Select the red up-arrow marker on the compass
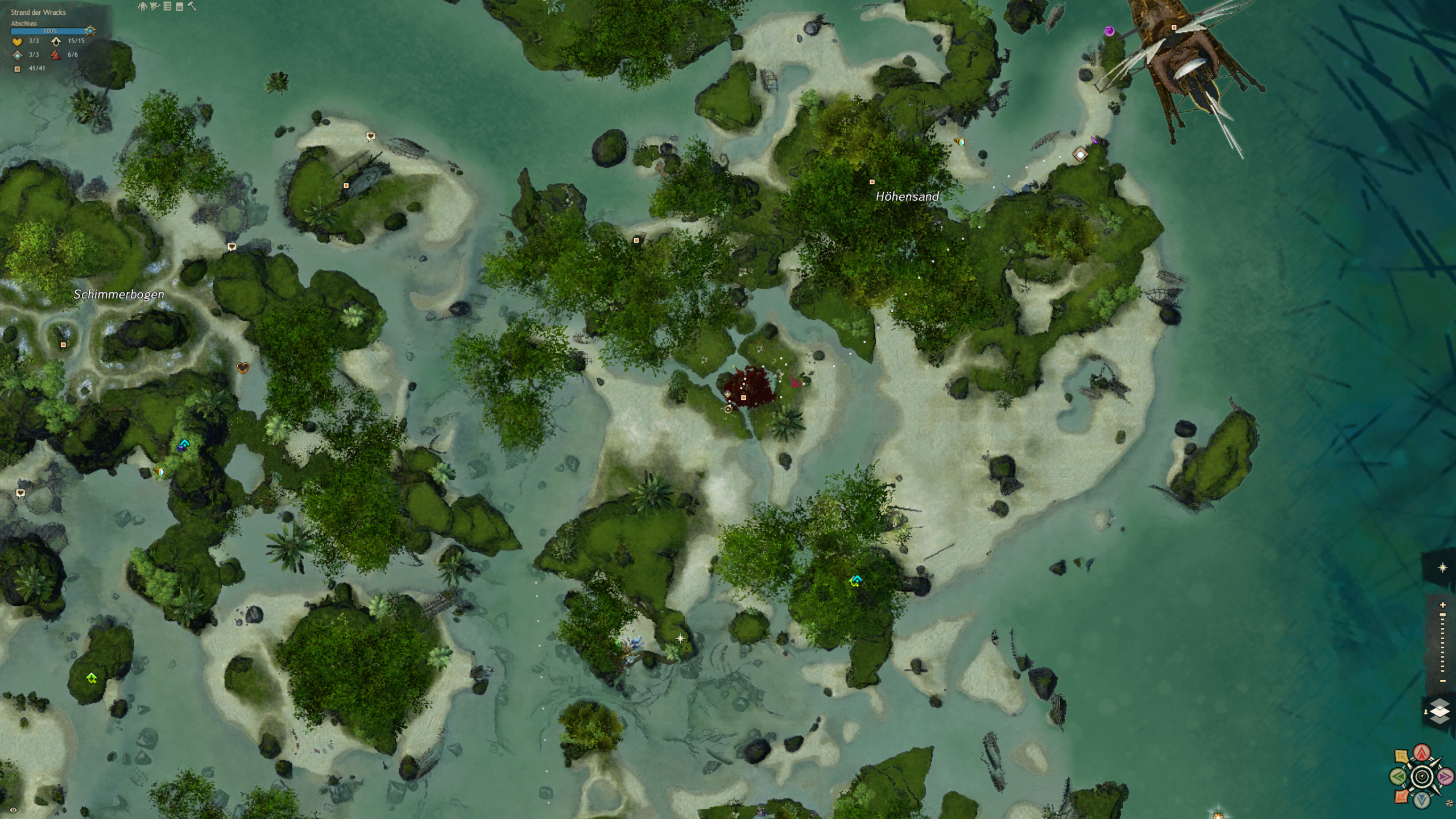 coord(1422,753)
